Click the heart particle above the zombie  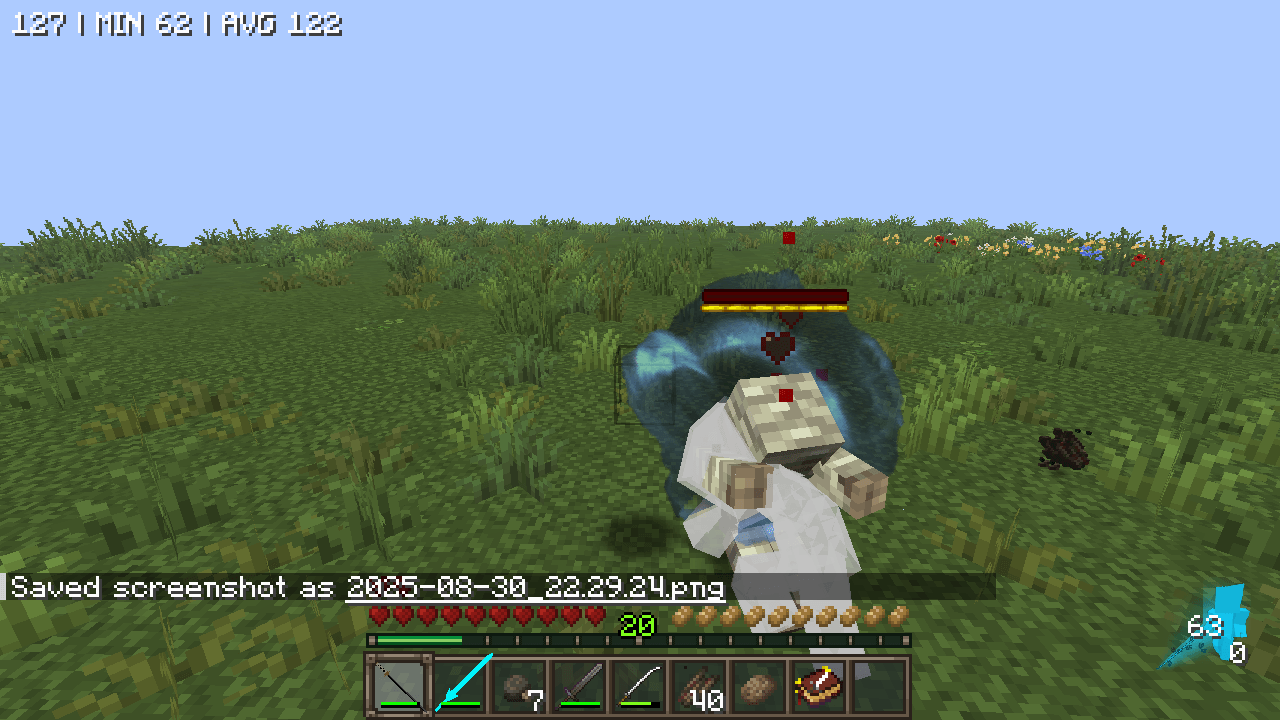[775, 347]
